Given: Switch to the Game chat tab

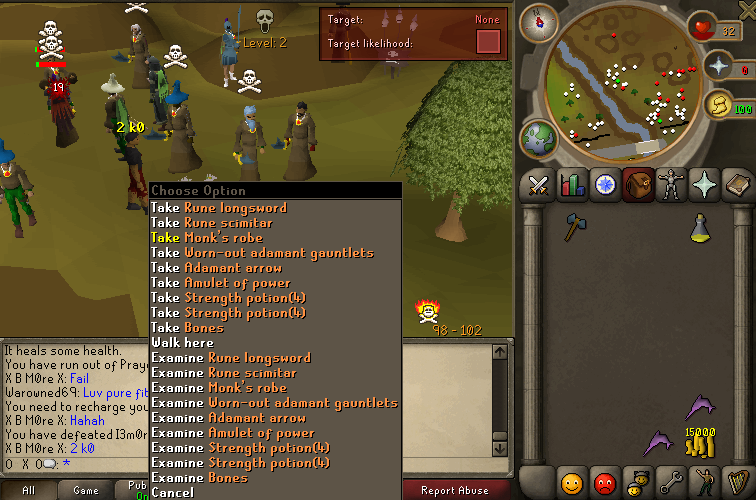Looking at the screenshot, I should 86,490.
